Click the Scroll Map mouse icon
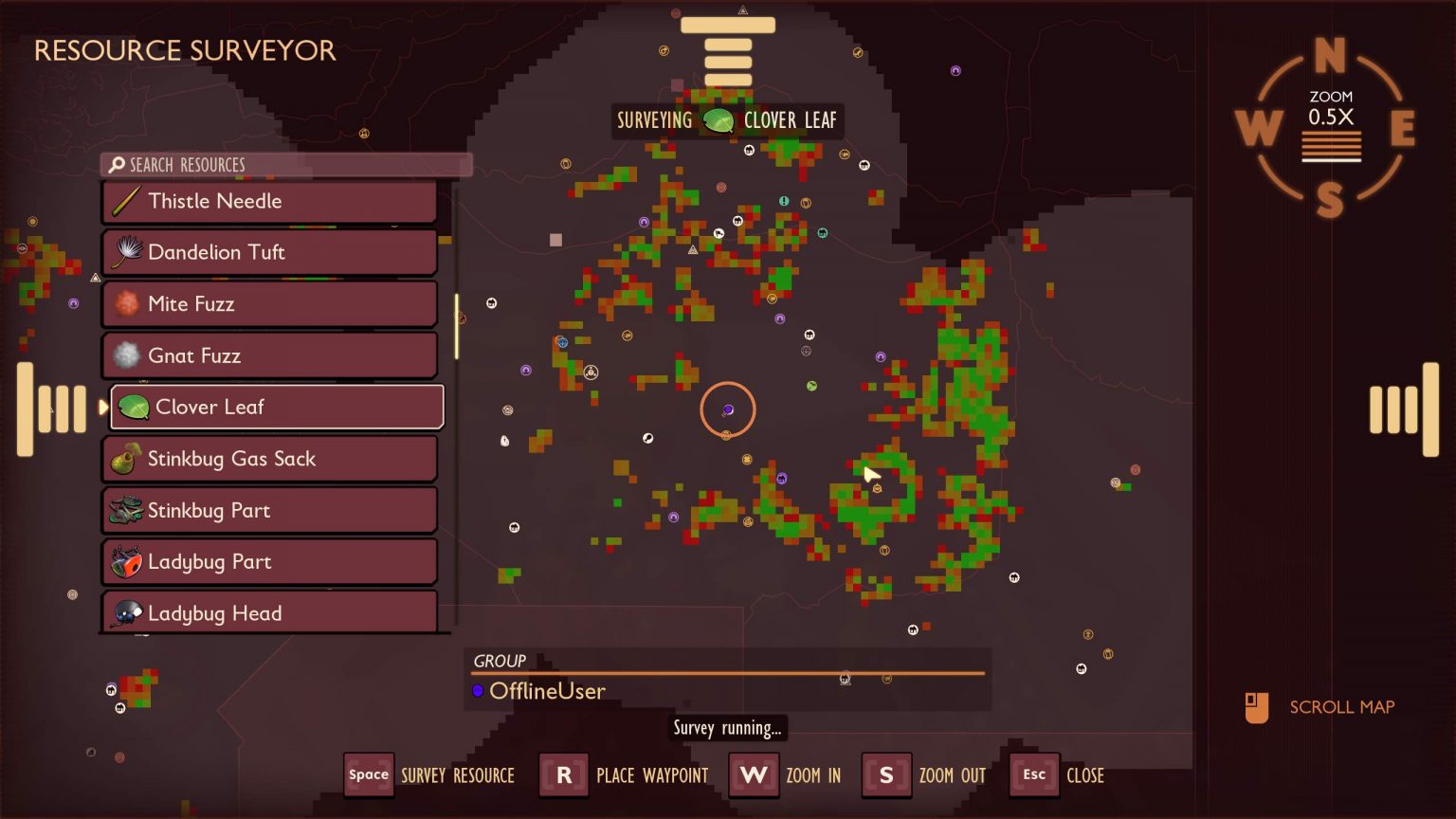1456x819 pixels. pos(1259,706)
